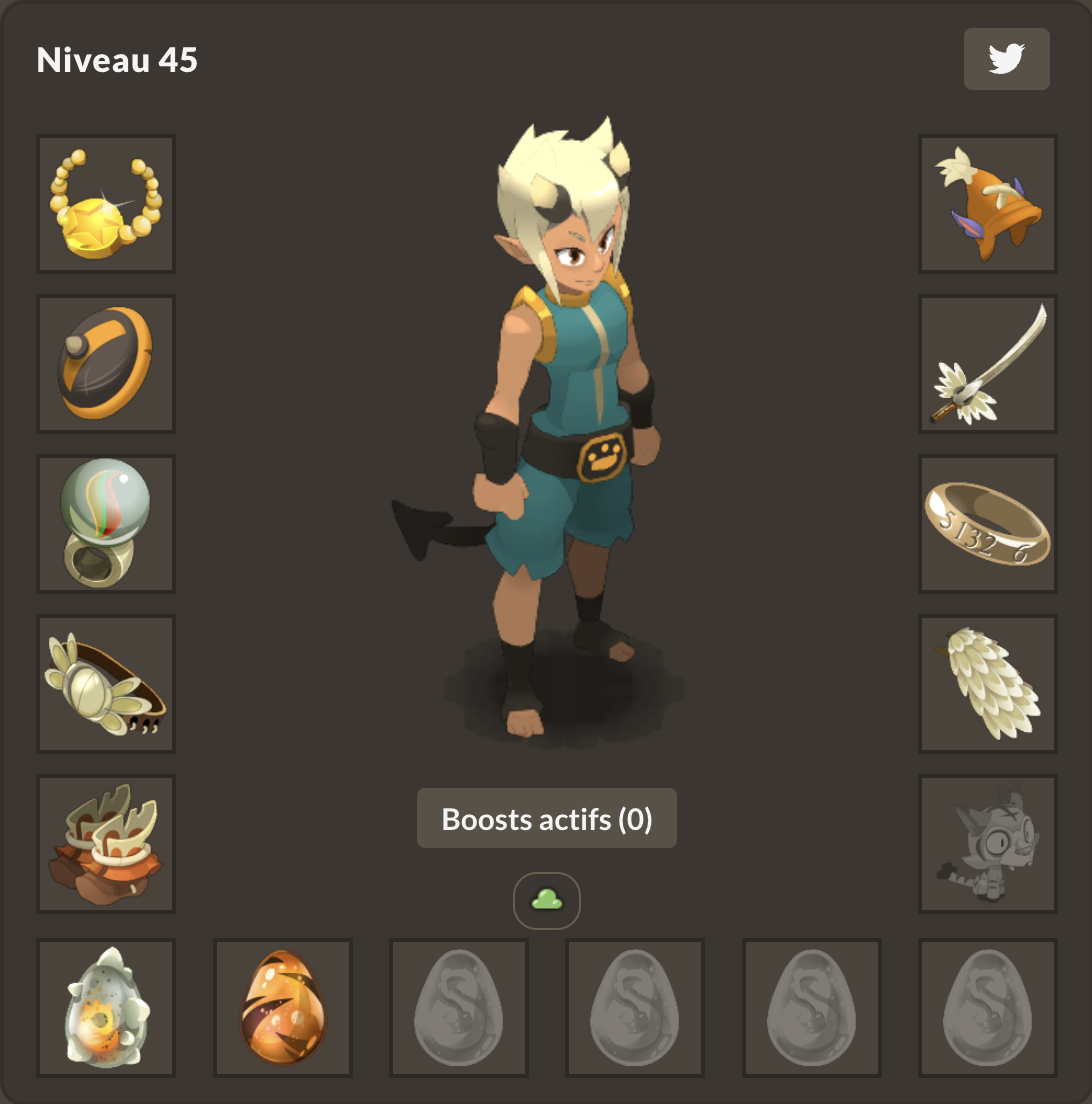The height and width of the screenshot is (1104, 1092).
Task: Choose the white speckled dofus egg
Action: point(106,1008)
